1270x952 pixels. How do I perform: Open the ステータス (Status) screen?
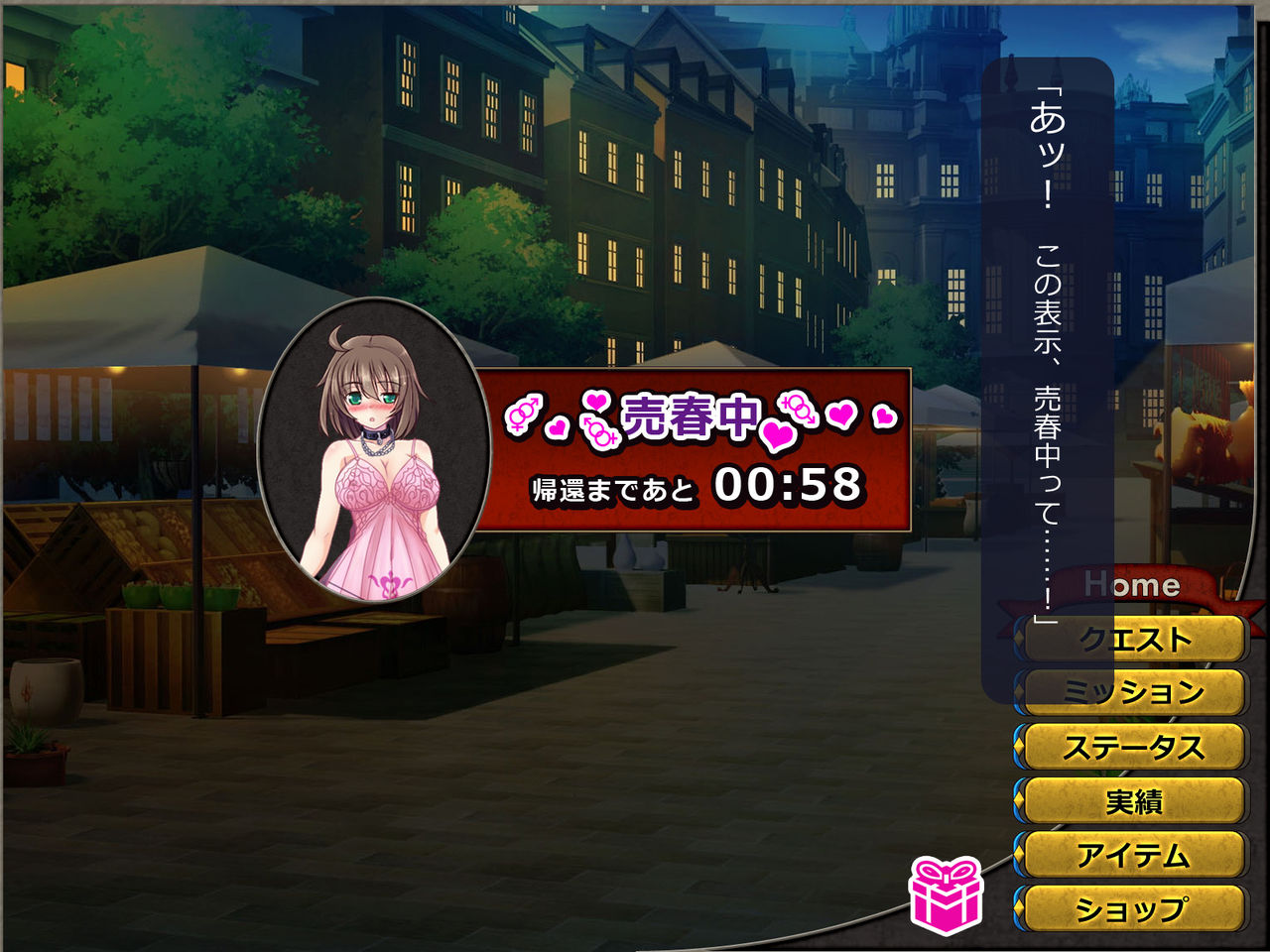pyautogui.click(x=1134, y=747)
